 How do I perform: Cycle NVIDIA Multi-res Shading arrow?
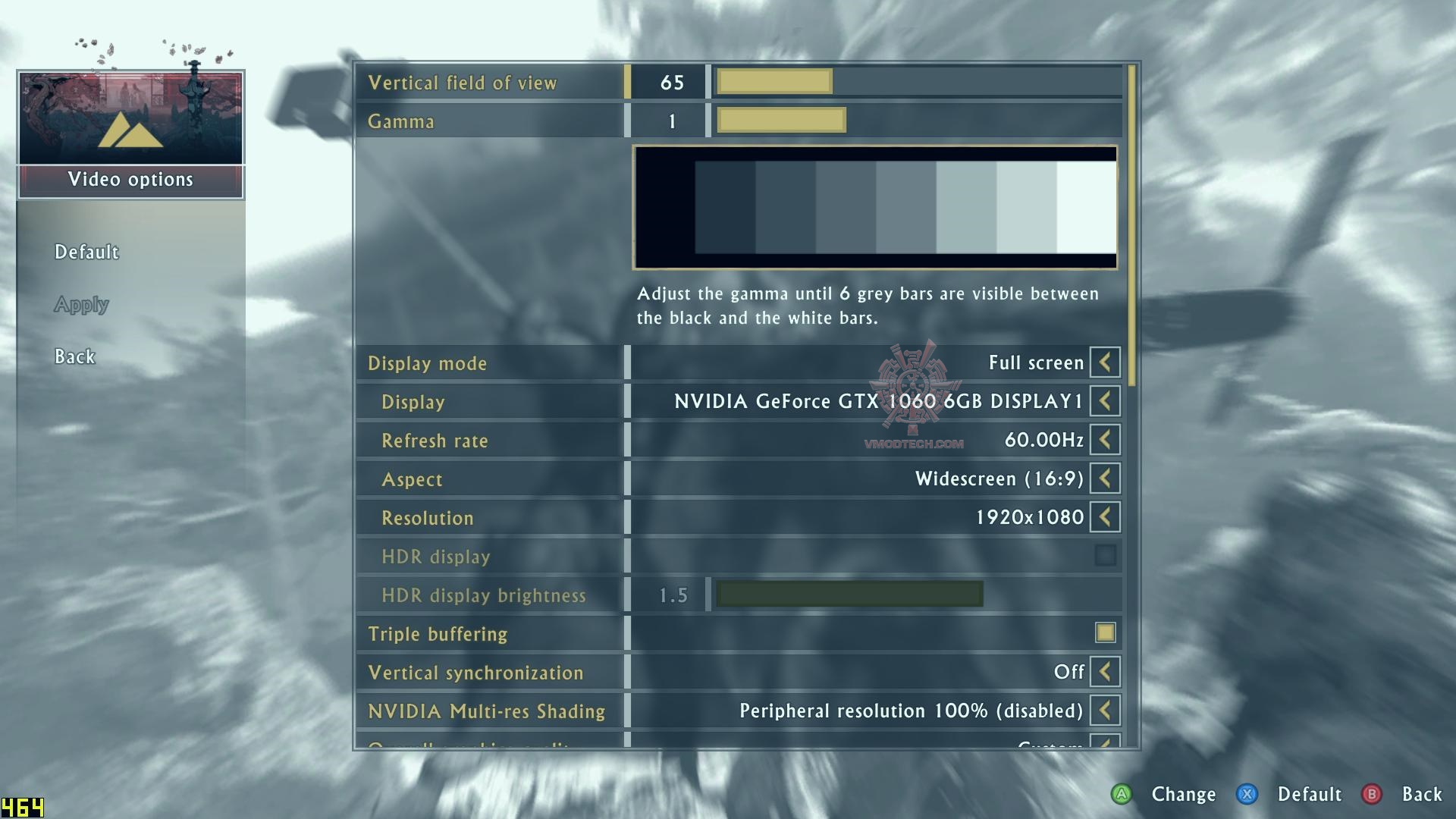1105,711
